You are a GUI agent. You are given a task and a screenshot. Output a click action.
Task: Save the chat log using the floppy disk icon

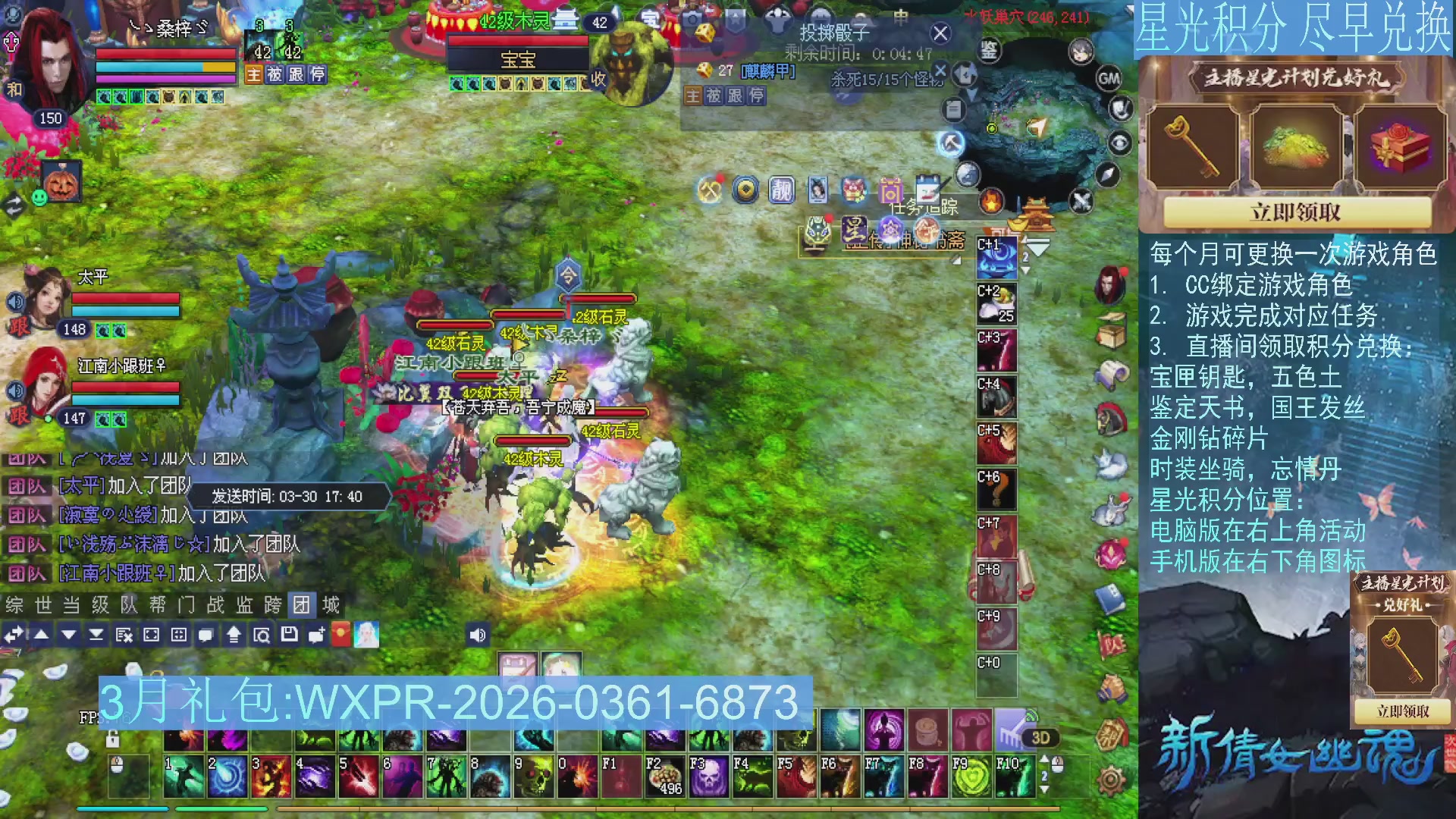[x=289, y=635]
